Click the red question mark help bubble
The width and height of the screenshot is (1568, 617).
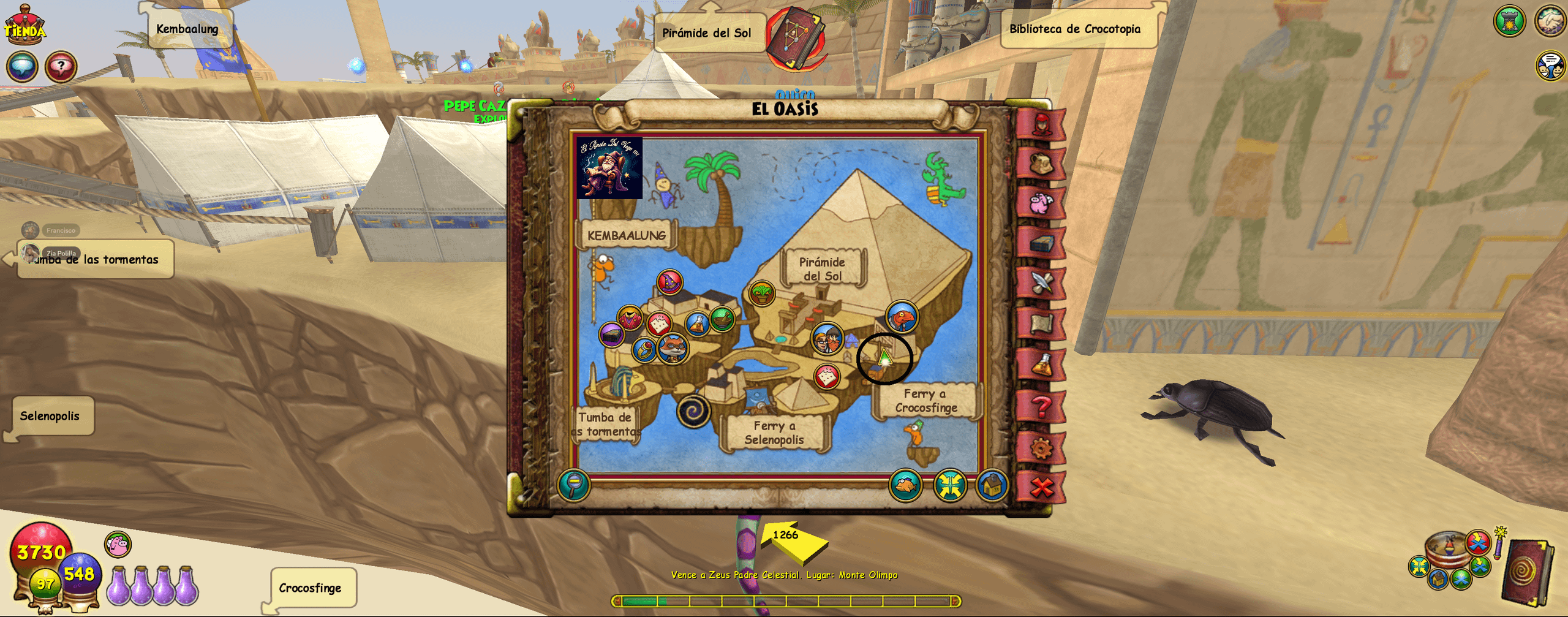click(61, 66)
